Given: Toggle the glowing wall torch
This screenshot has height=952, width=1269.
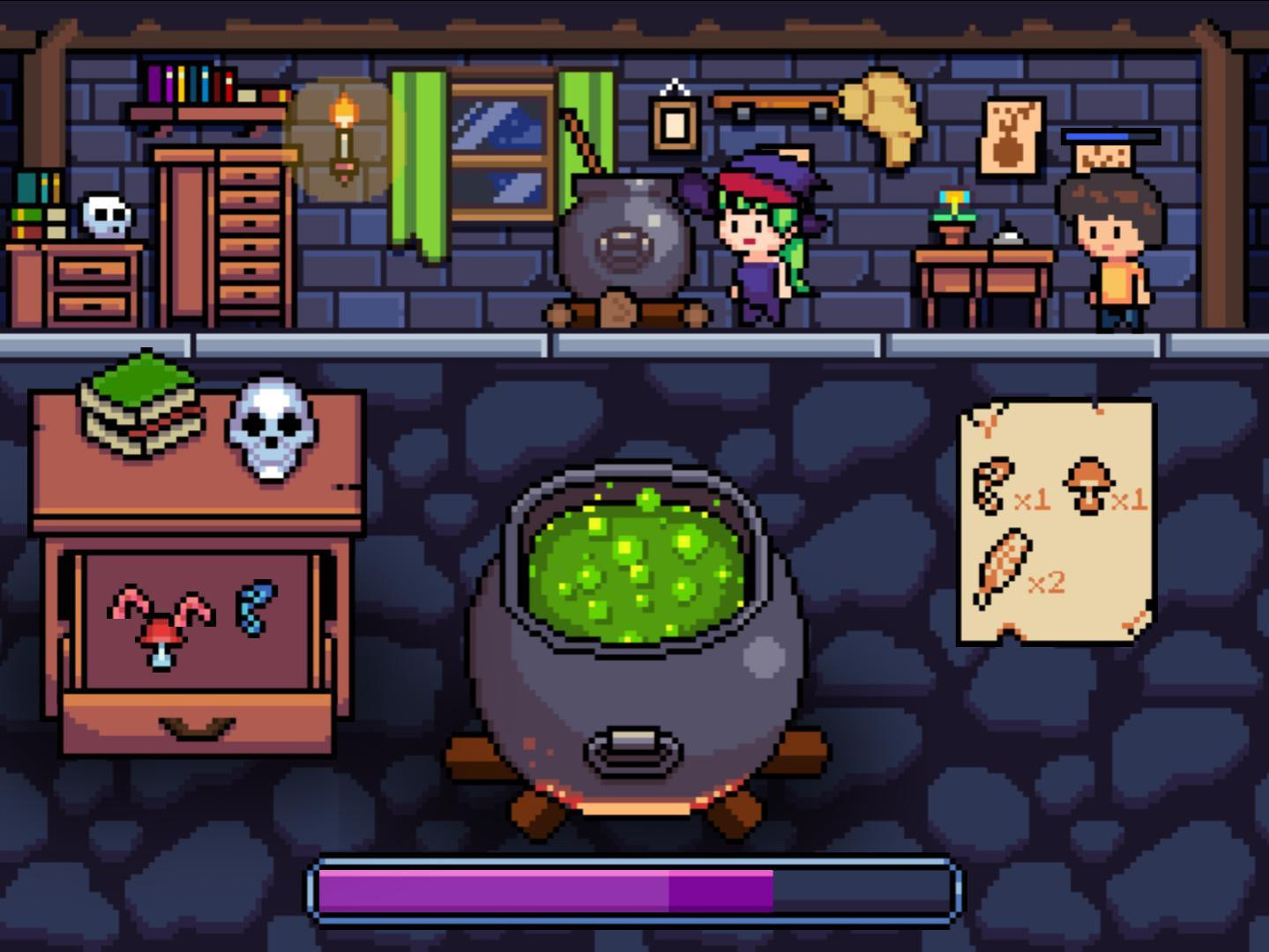Looking at the screenshot, I should click(x=344, y=132).
